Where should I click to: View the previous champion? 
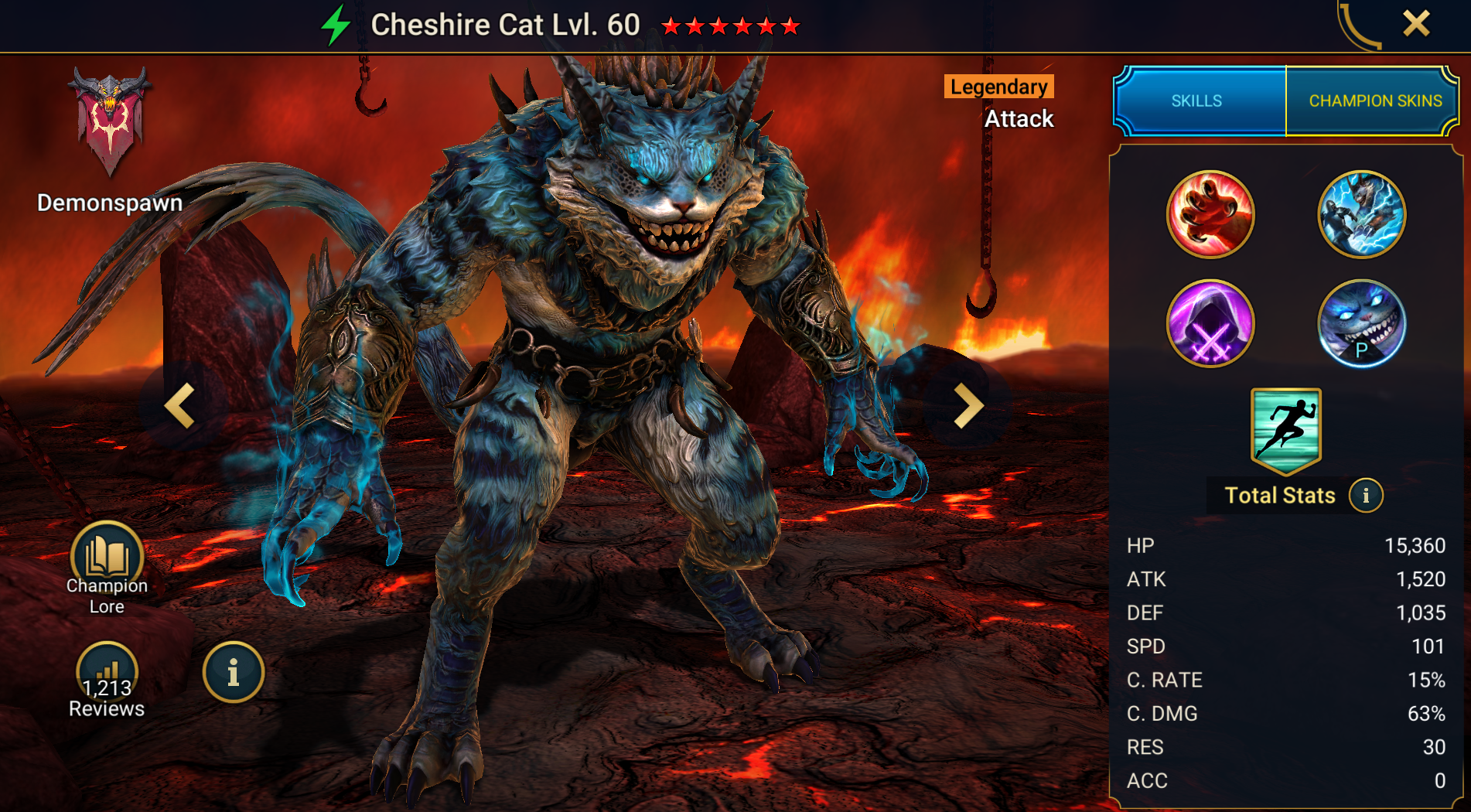[x=180, y=405]
